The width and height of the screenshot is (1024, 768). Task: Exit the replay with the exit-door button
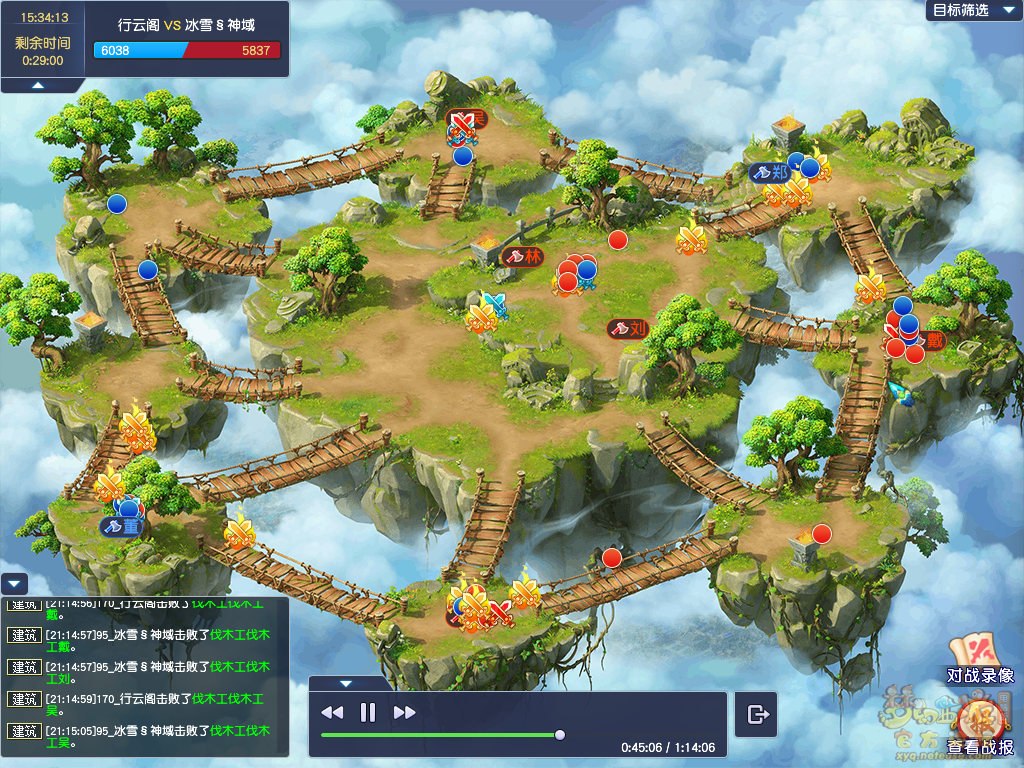click(757, 714)
